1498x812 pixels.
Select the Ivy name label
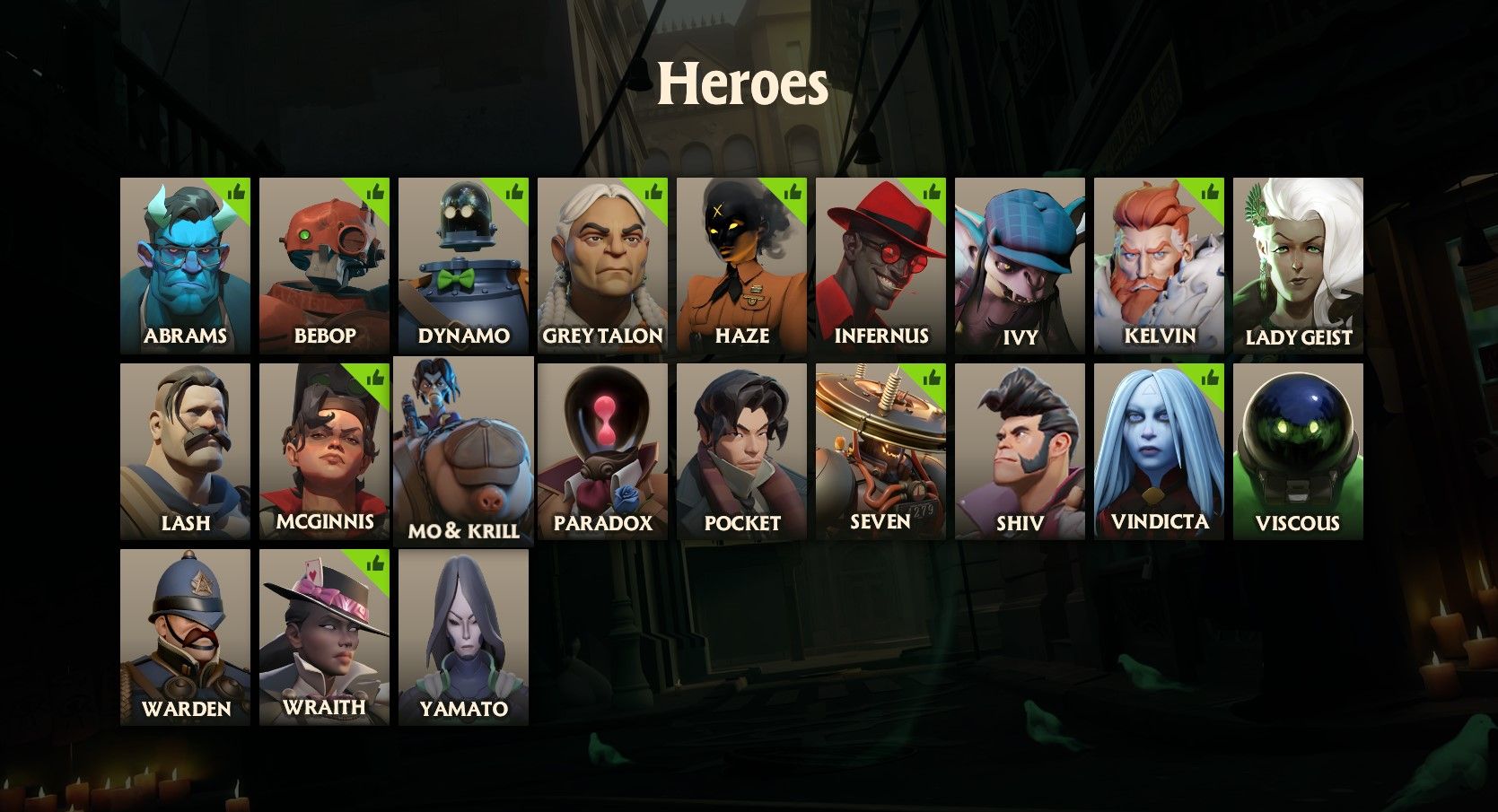point(1019,336)
